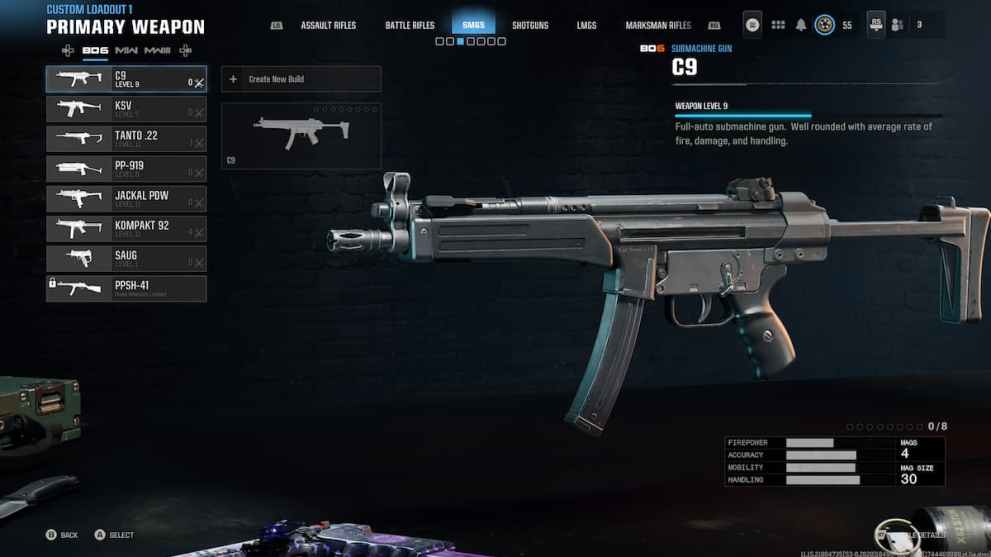Select the locked PPSH-41 entry
The width and height of the screenshot is (991, 557).
point(125,289)
